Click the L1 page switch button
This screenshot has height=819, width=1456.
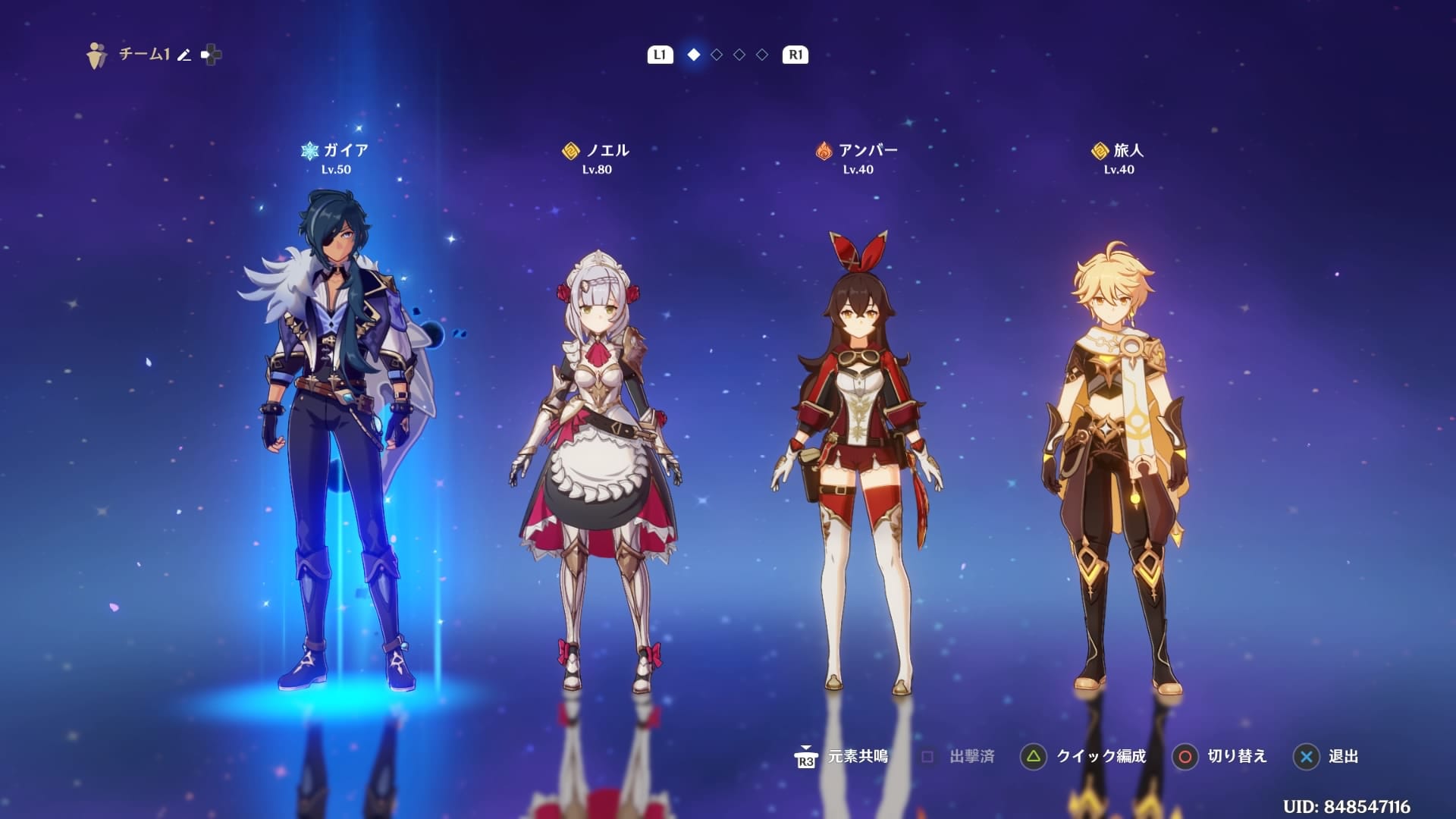(x=659, y=55)
